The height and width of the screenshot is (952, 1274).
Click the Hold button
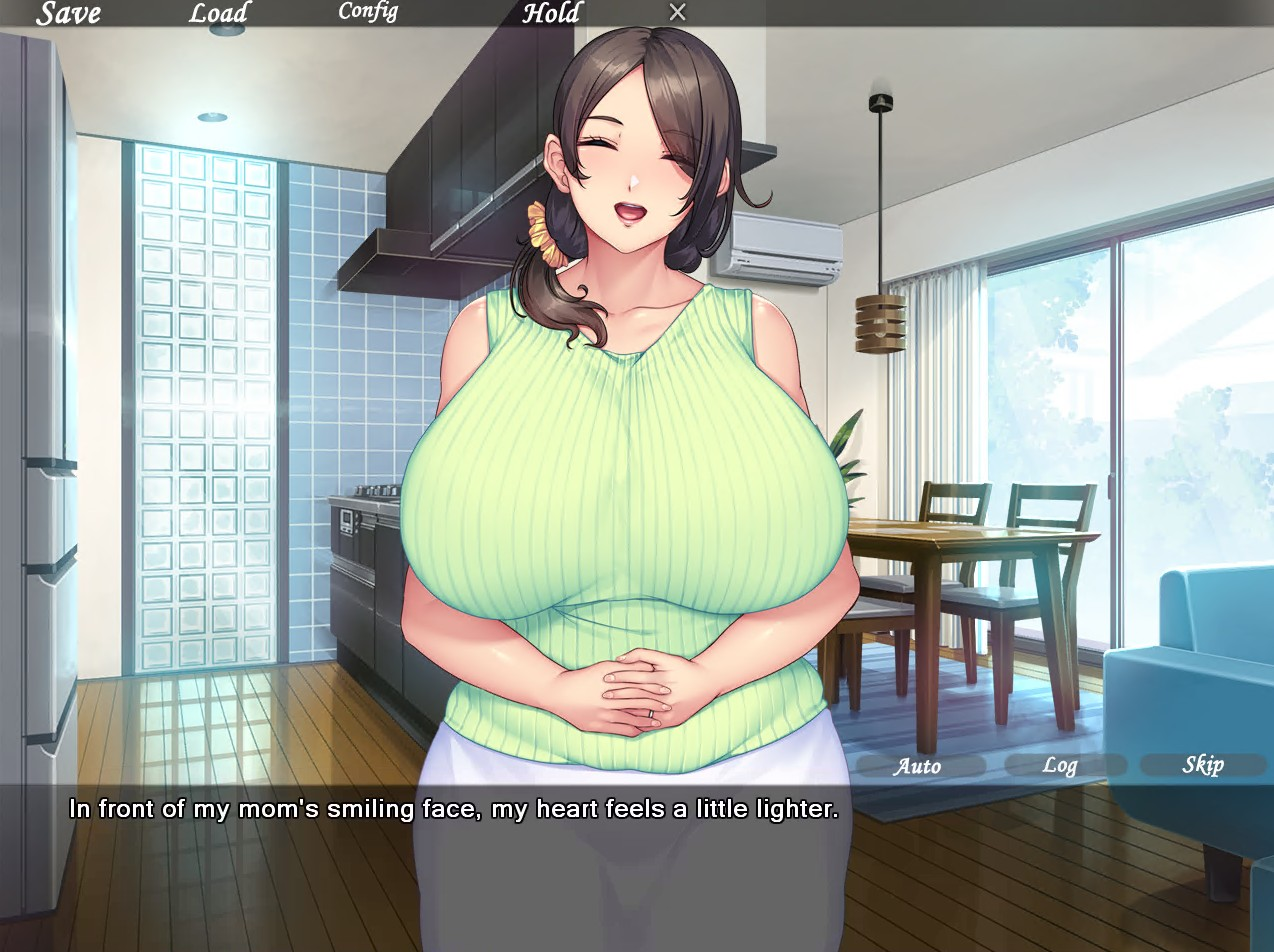pyautogui.click(x=551, y=13)
